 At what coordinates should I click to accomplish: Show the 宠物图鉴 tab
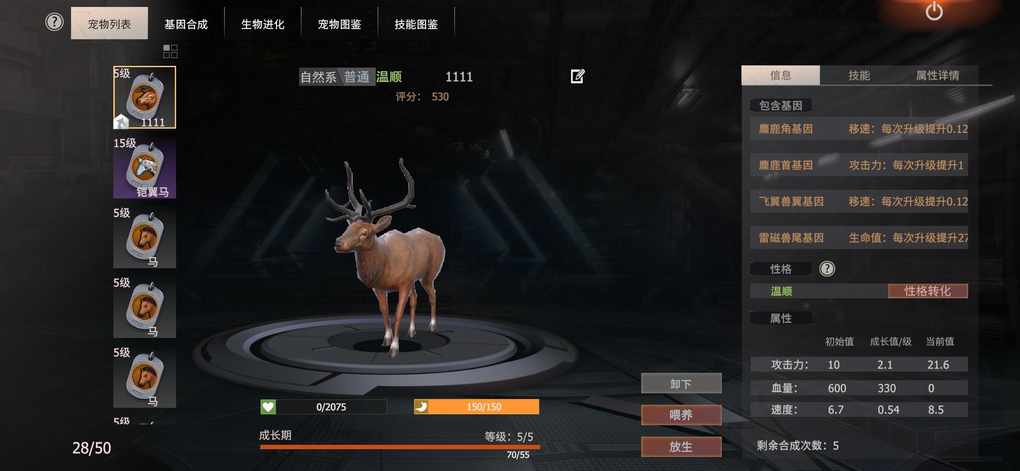click(340, 23)
